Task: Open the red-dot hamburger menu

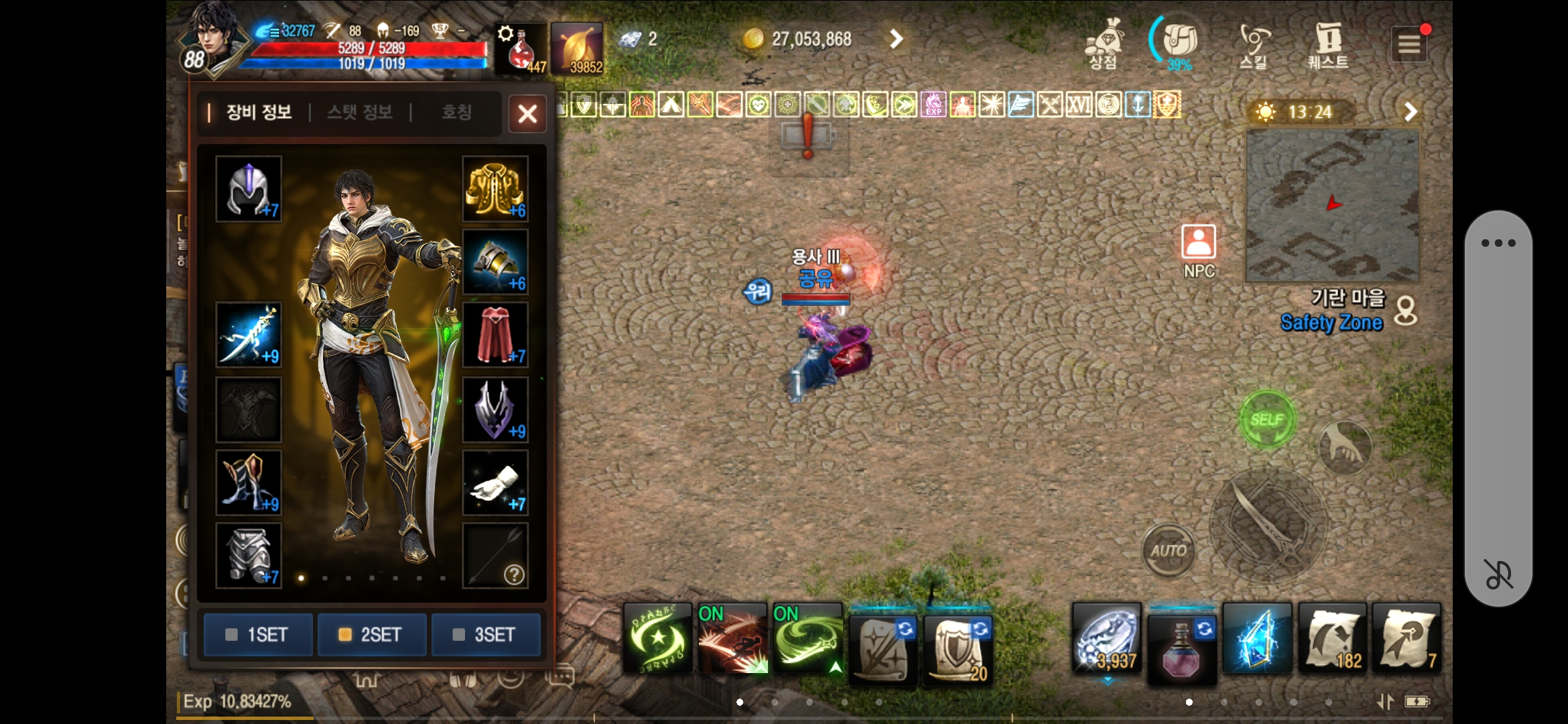Action: tap(1411, 43)
